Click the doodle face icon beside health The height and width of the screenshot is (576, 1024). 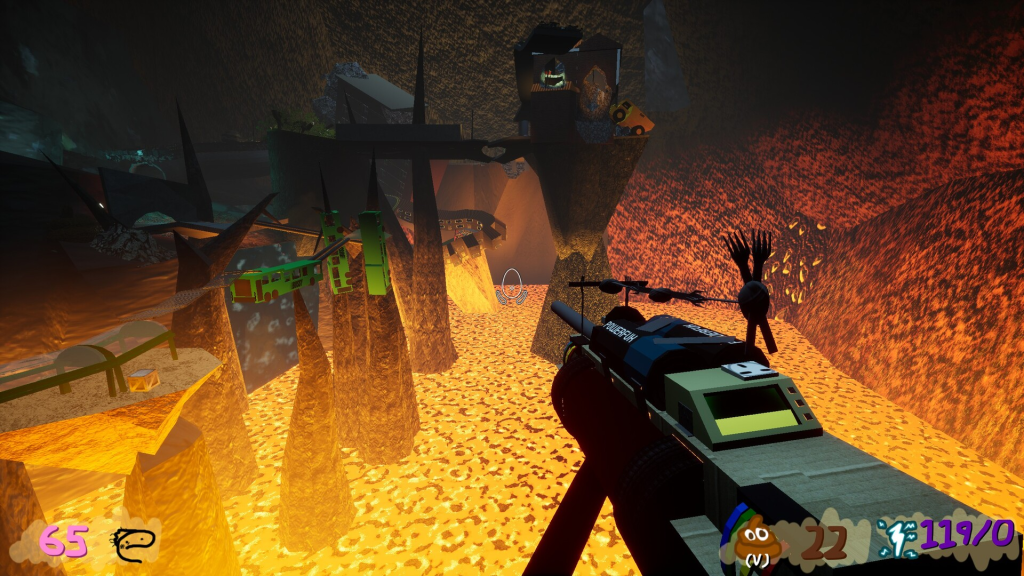133,543
